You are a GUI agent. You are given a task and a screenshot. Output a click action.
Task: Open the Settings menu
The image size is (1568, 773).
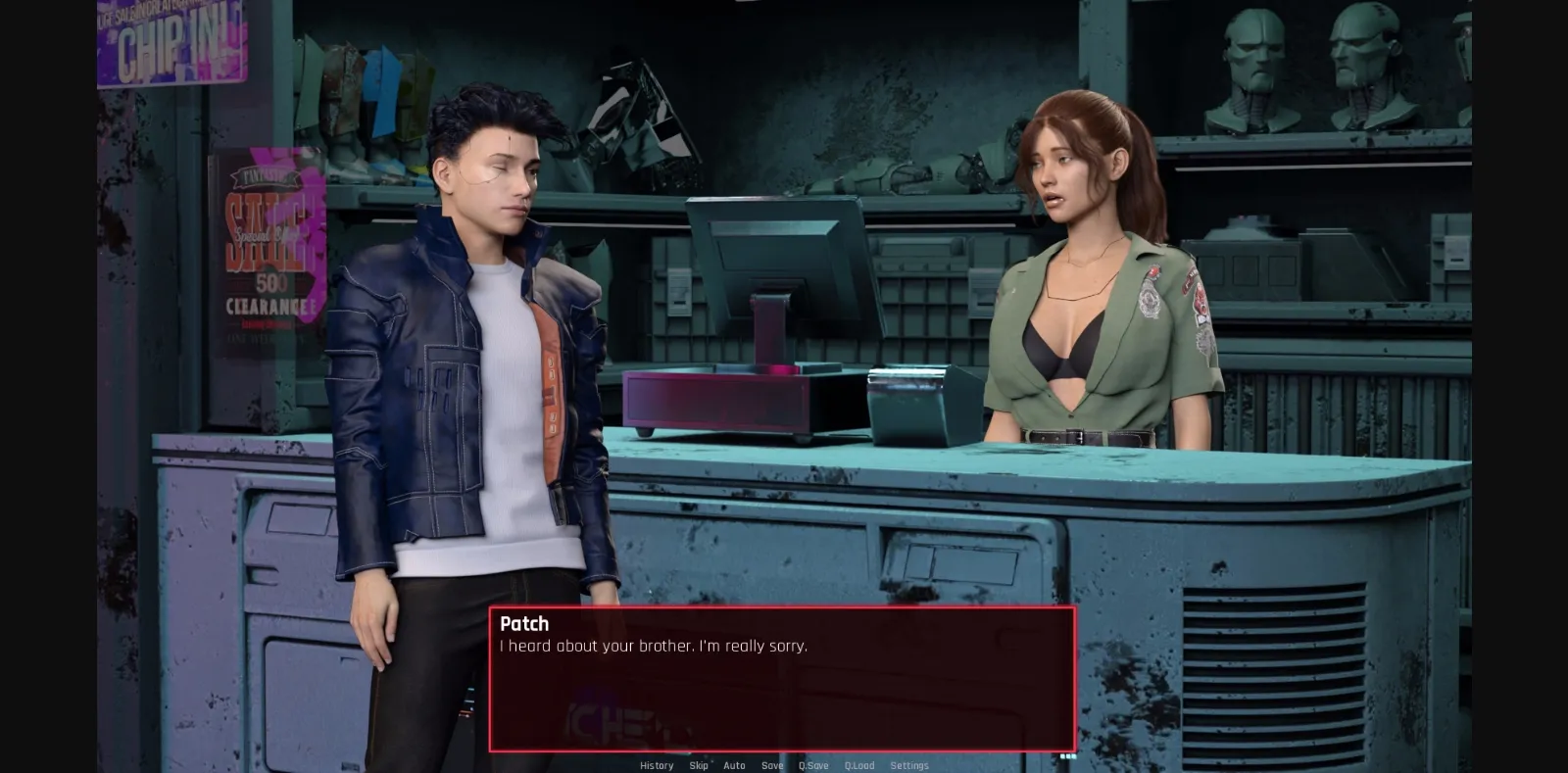pyautogui.click(x=909, y=765)
